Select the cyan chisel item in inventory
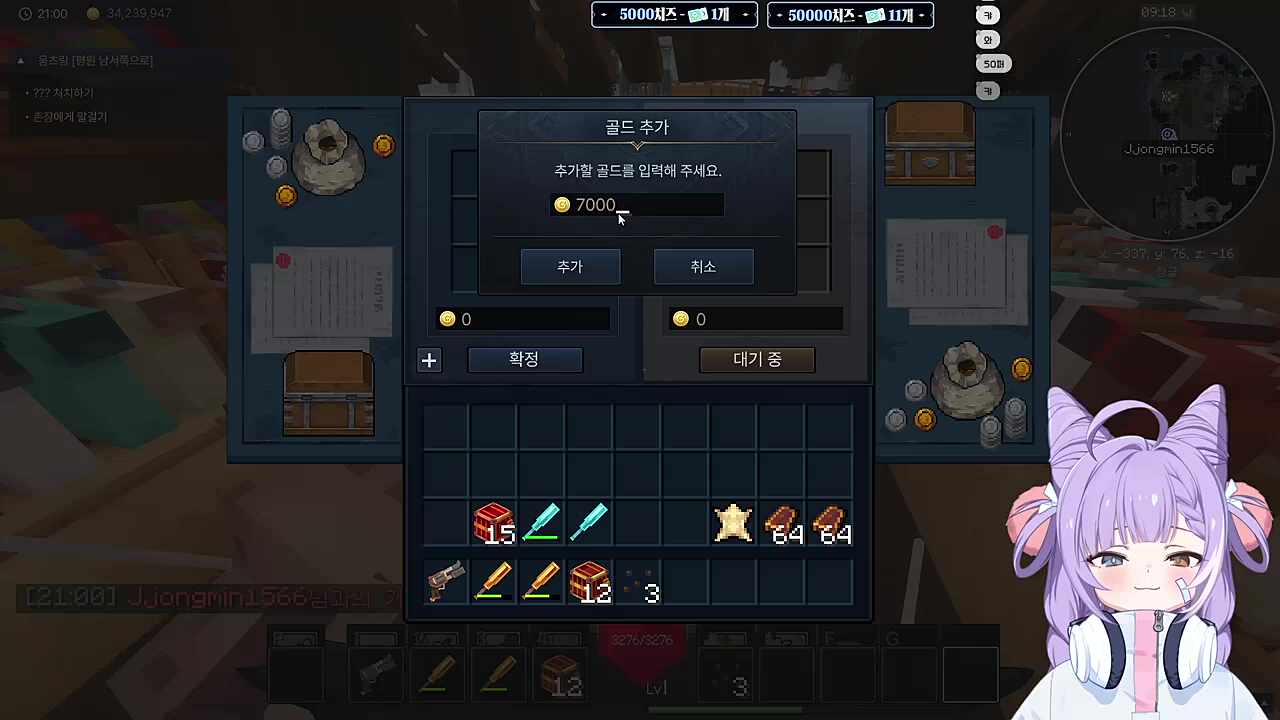 (x=541, y=520)
